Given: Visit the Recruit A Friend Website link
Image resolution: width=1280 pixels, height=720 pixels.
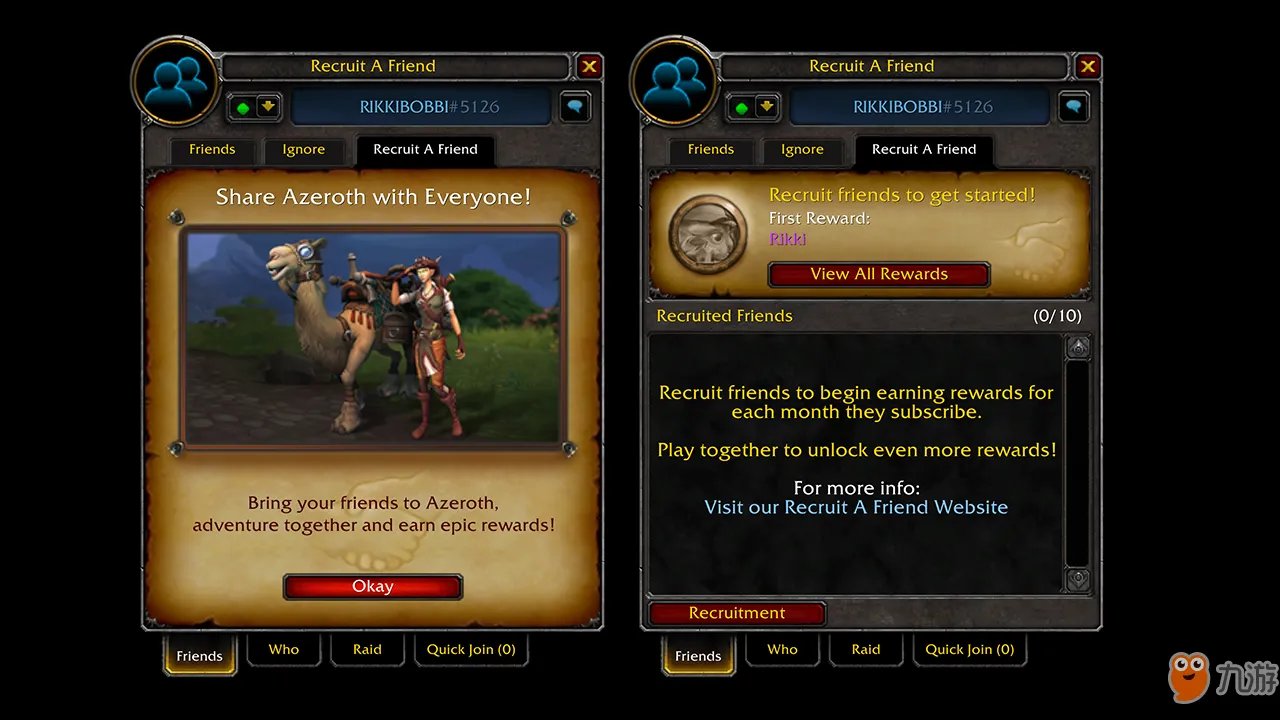Looking at the screenshot, I should click(856, 507).
